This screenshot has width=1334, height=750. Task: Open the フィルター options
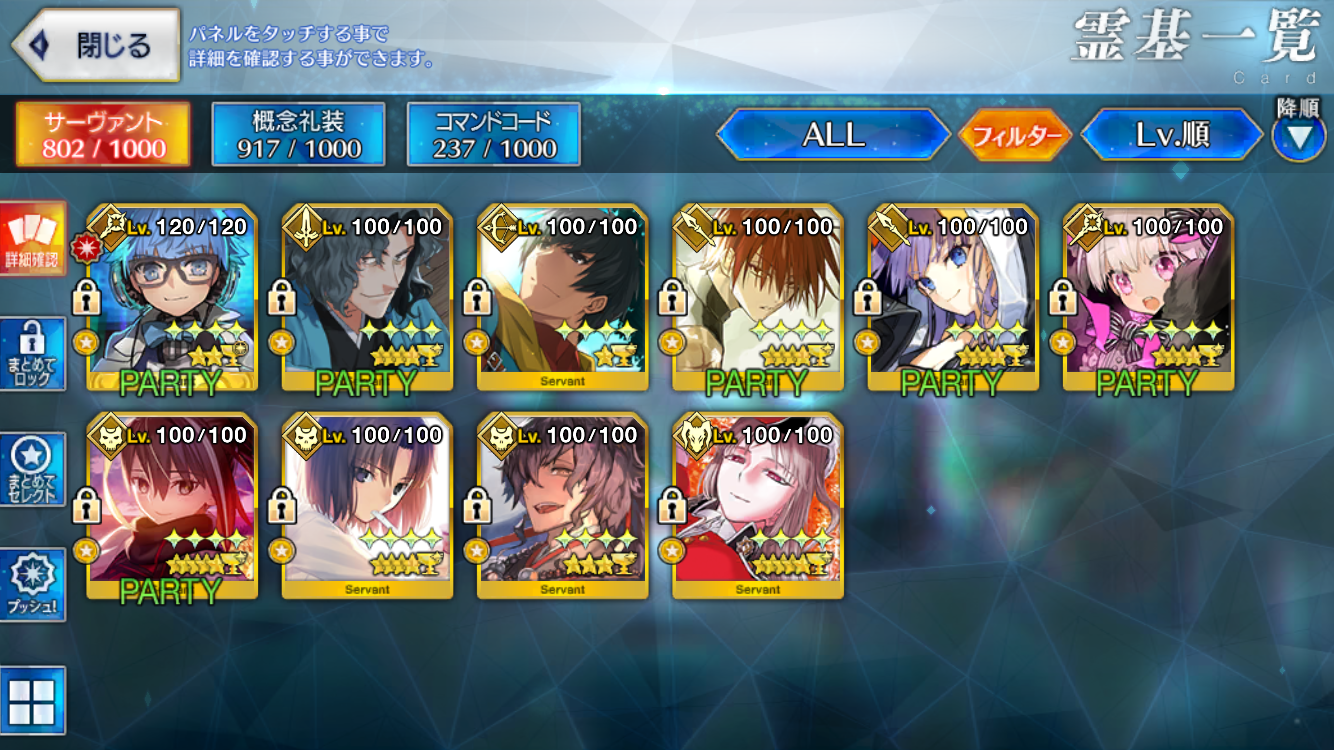(x=1015, y=135)
